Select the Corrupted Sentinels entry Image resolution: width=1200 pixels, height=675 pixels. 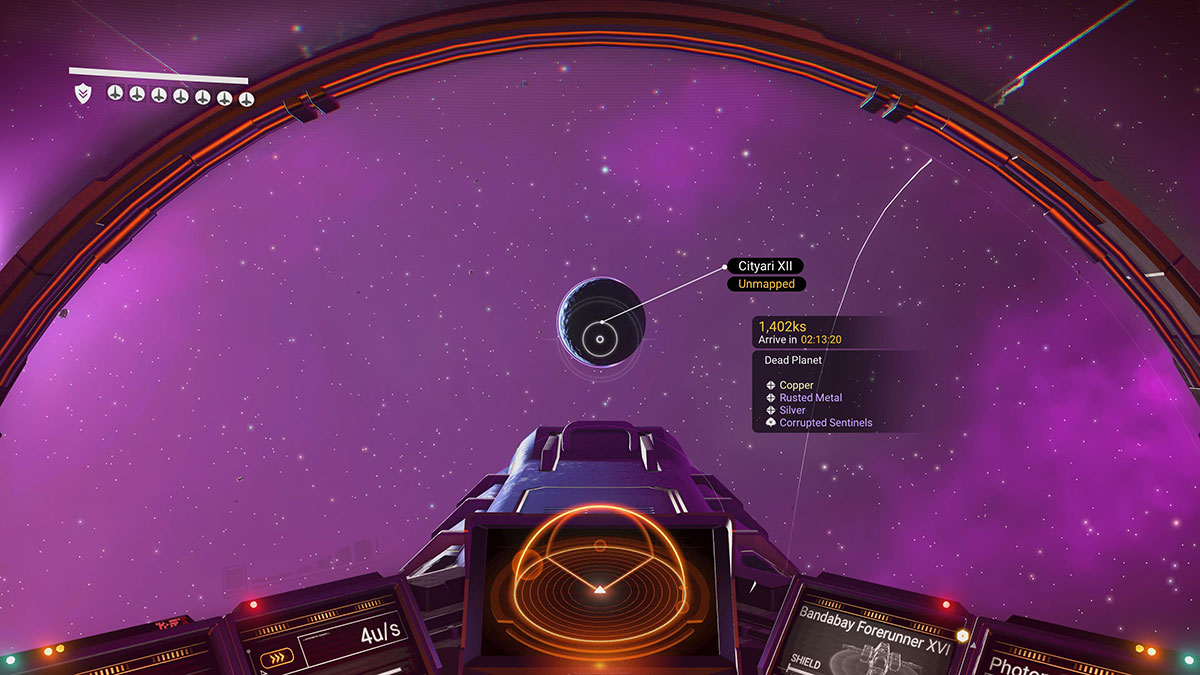825,423
